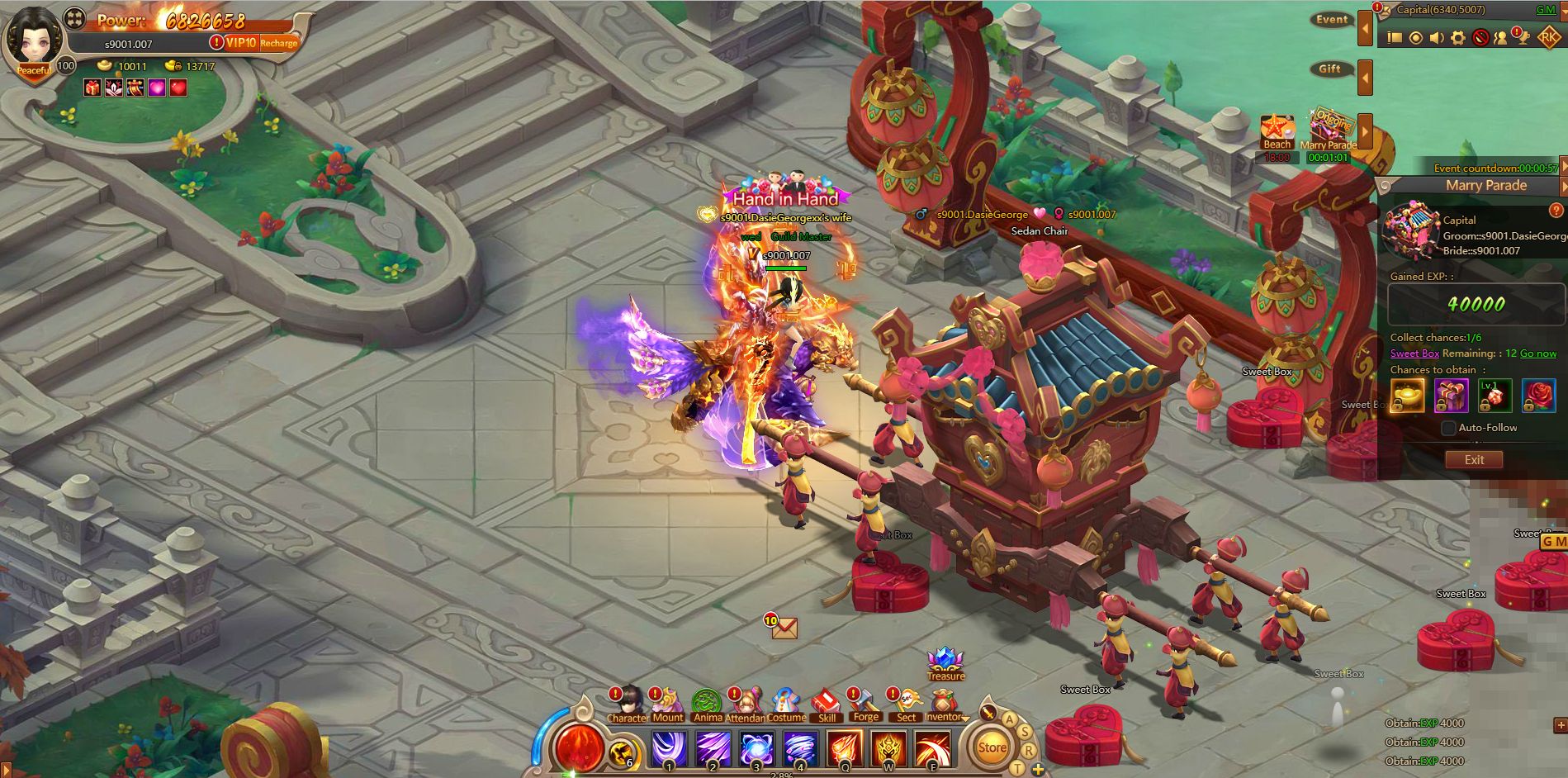Open the Character menu
This screenshot has height=778, width=1568.
pyautogui.click(x=628, y=704)
